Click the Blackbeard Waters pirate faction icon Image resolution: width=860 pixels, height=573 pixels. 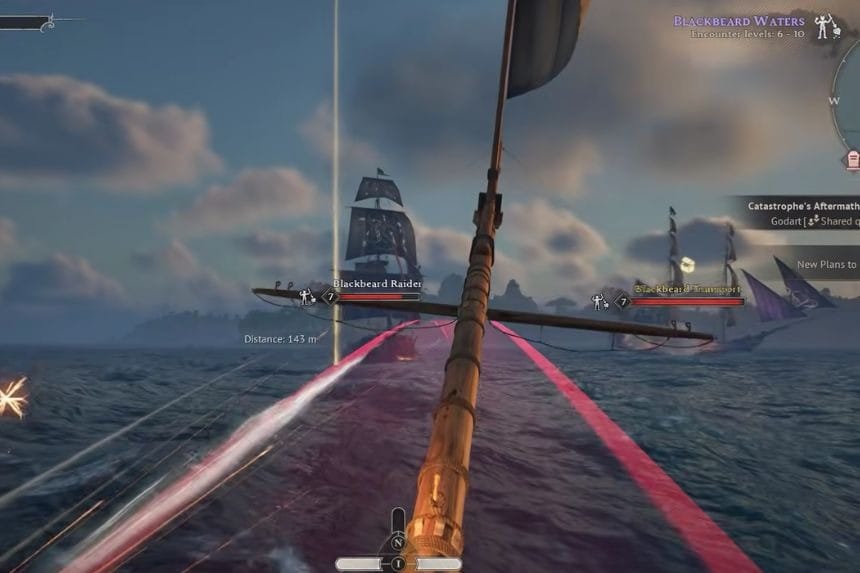pos(825,25)
